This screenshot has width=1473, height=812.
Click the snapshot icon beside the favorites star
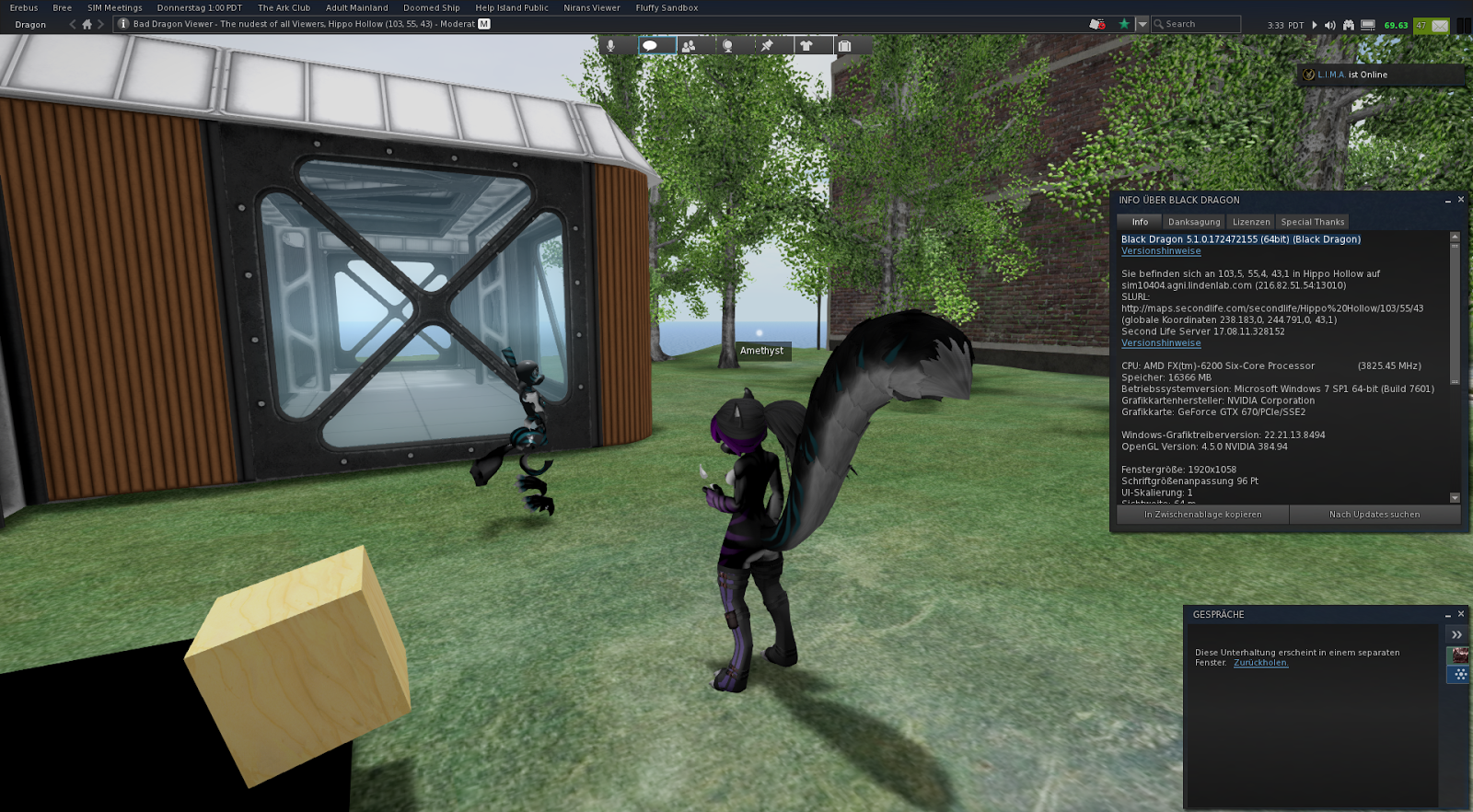point(1095,25)
